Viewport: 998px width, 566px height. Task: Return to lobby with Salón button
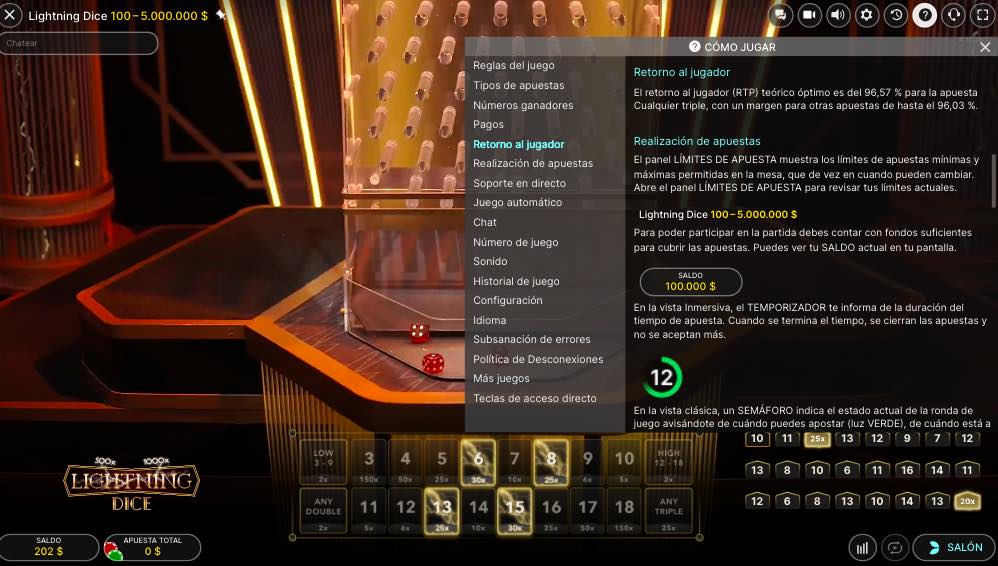point(954,547)
